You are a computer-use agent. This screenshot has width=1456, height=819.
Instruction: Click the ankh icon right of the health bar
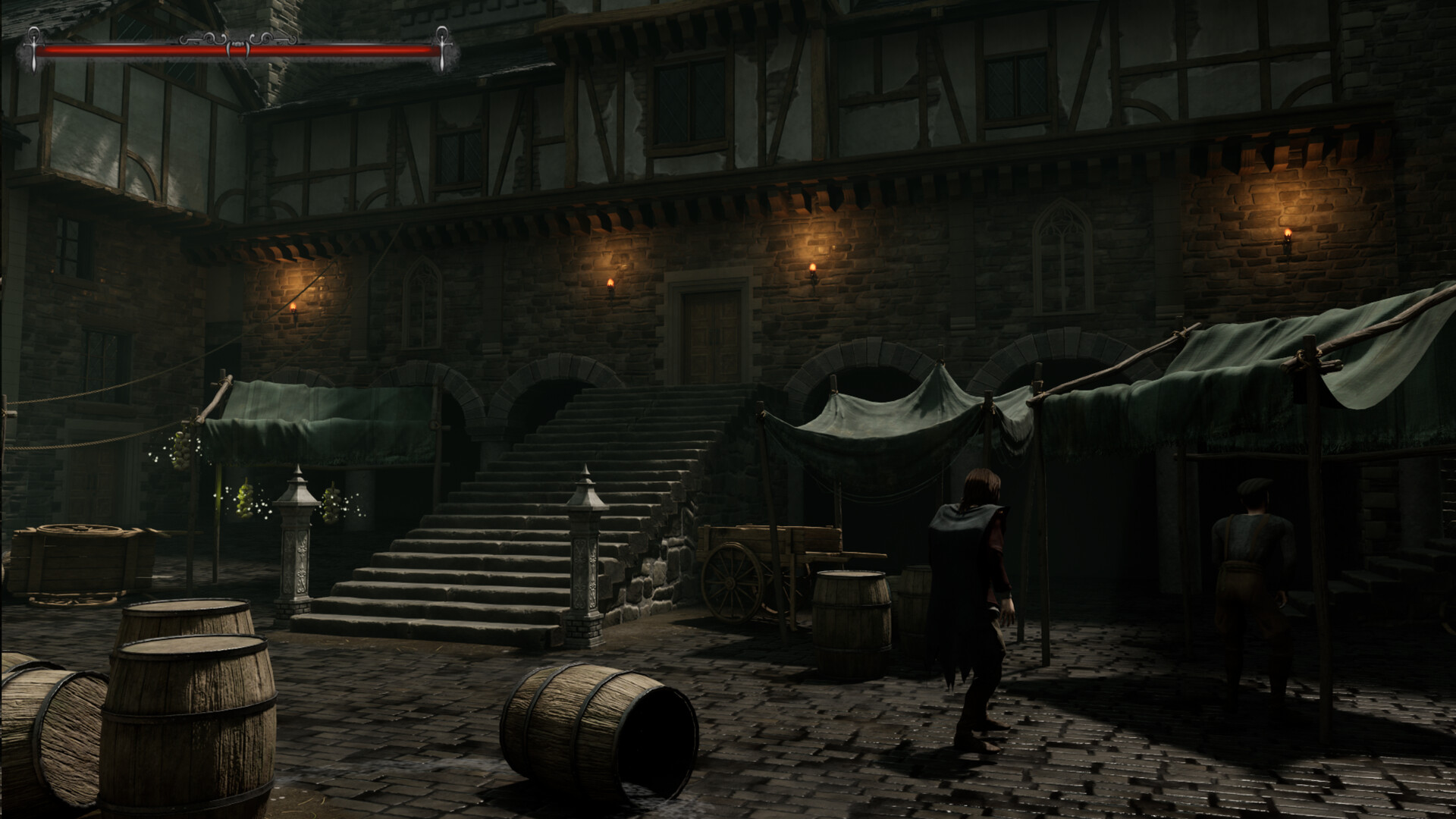point(443,47)
